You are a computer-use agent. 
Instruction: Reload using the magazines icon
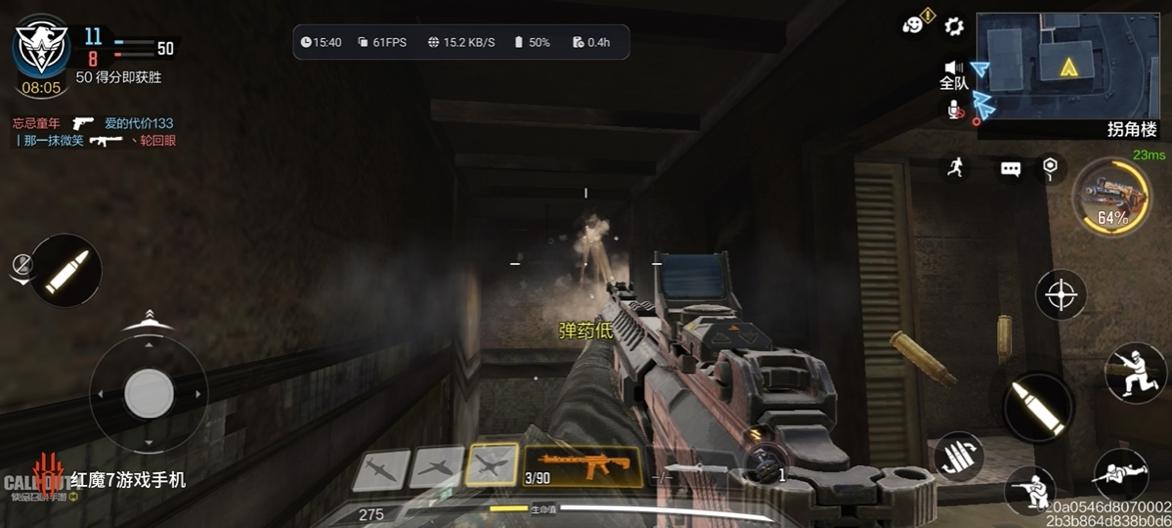click(958, 456)
